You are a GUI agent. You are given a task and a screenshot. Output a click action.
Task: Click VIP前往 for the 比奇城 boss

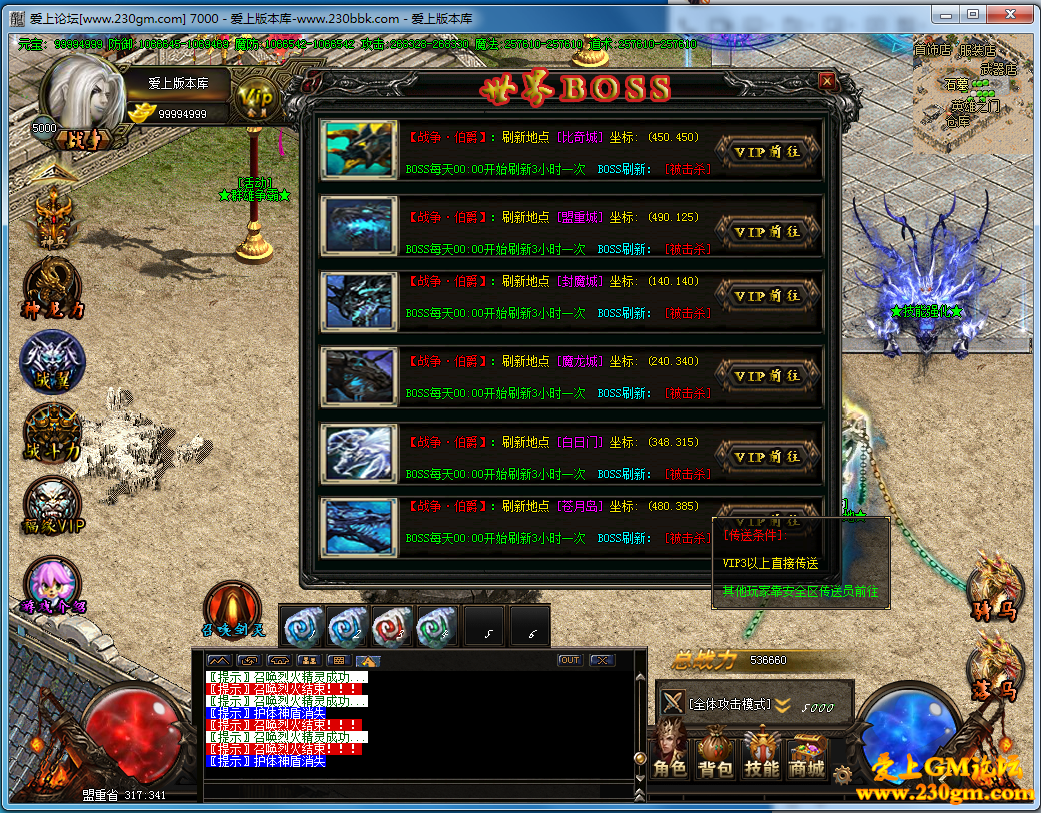tap(767, 152)
